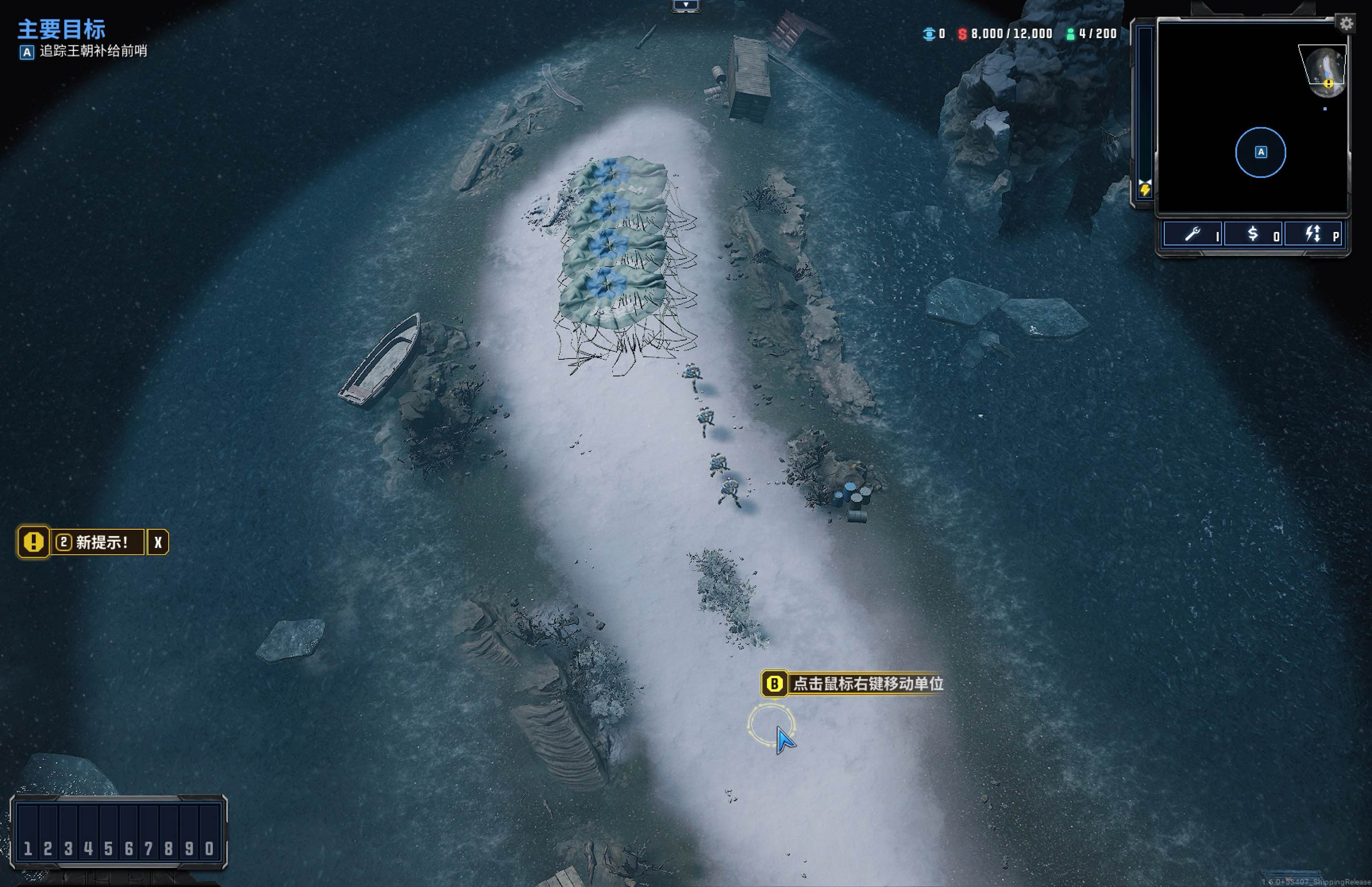
Task: Select the primary objective tracker entry
Action: (x=92, y=51)
